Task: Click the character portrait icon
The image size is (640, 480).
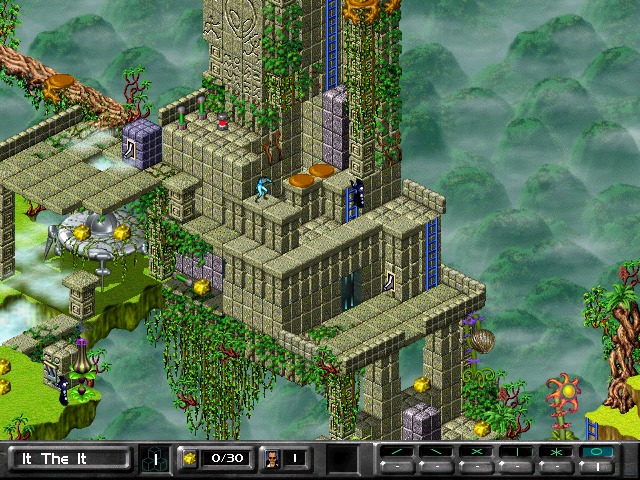Action: click(270, 459)
